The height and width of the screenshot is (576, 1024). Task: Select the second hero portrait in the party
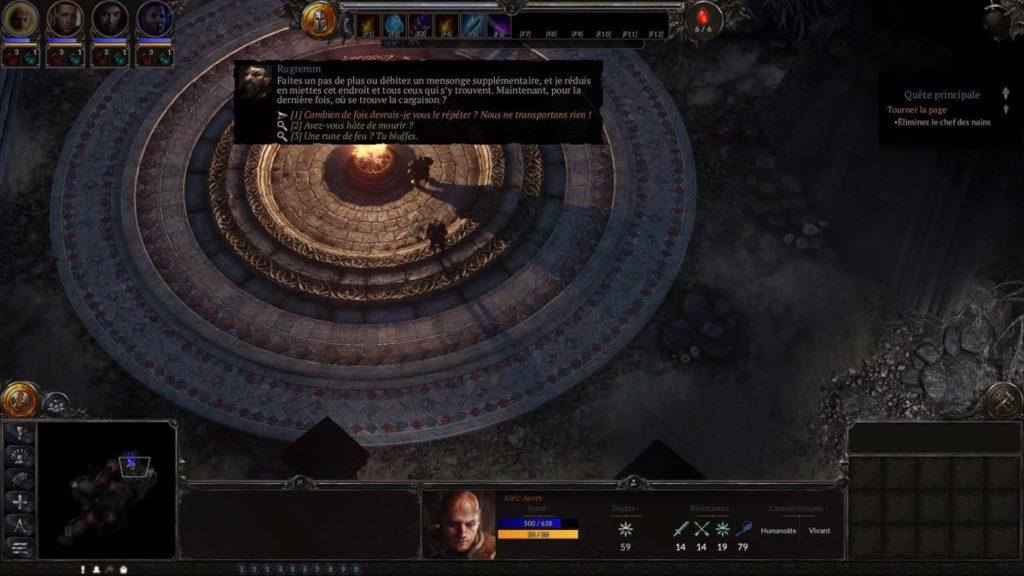tap(65, 18)
